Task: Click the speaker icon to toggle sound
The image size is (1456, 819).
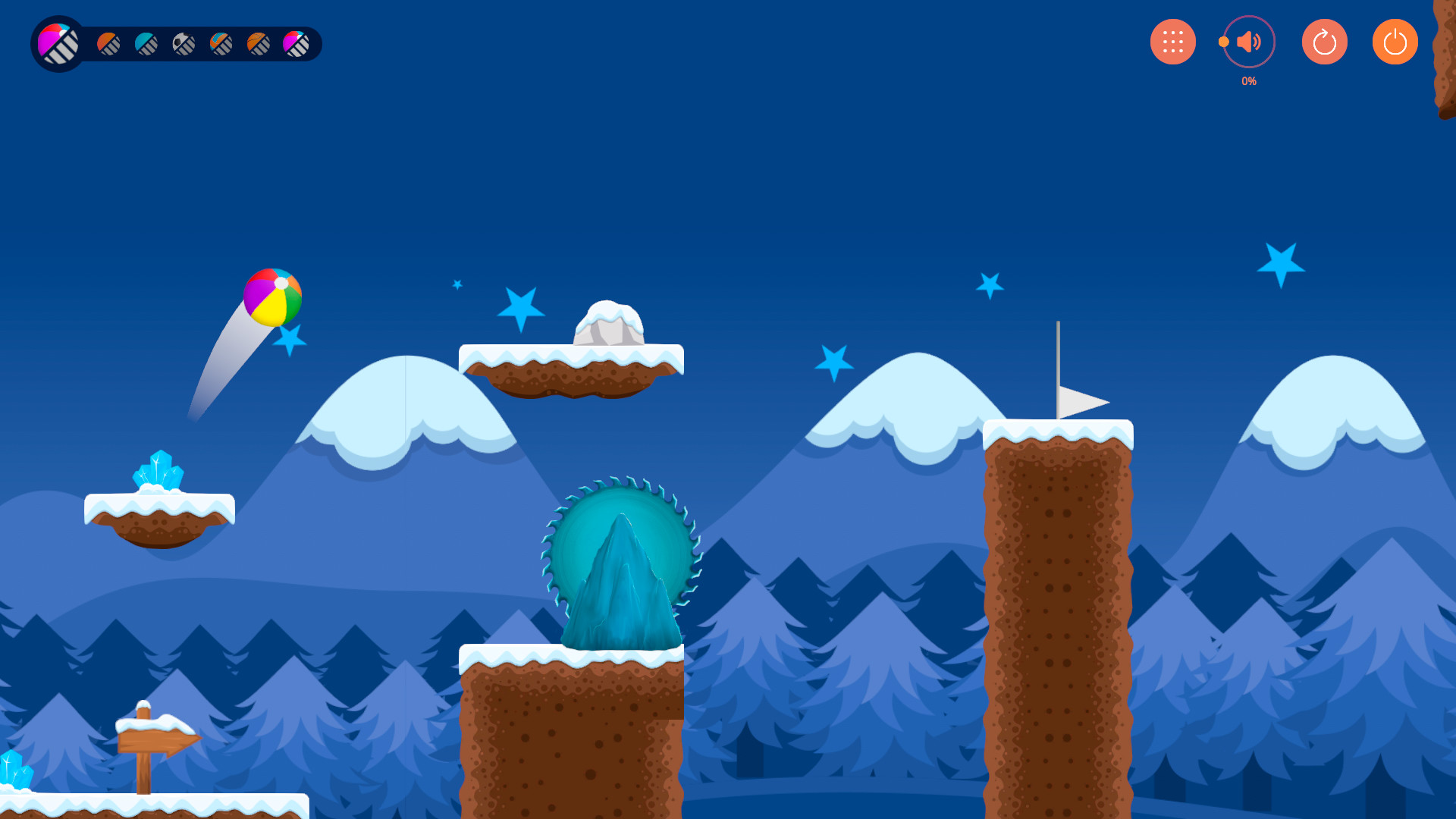Action: click(1249, 42)
